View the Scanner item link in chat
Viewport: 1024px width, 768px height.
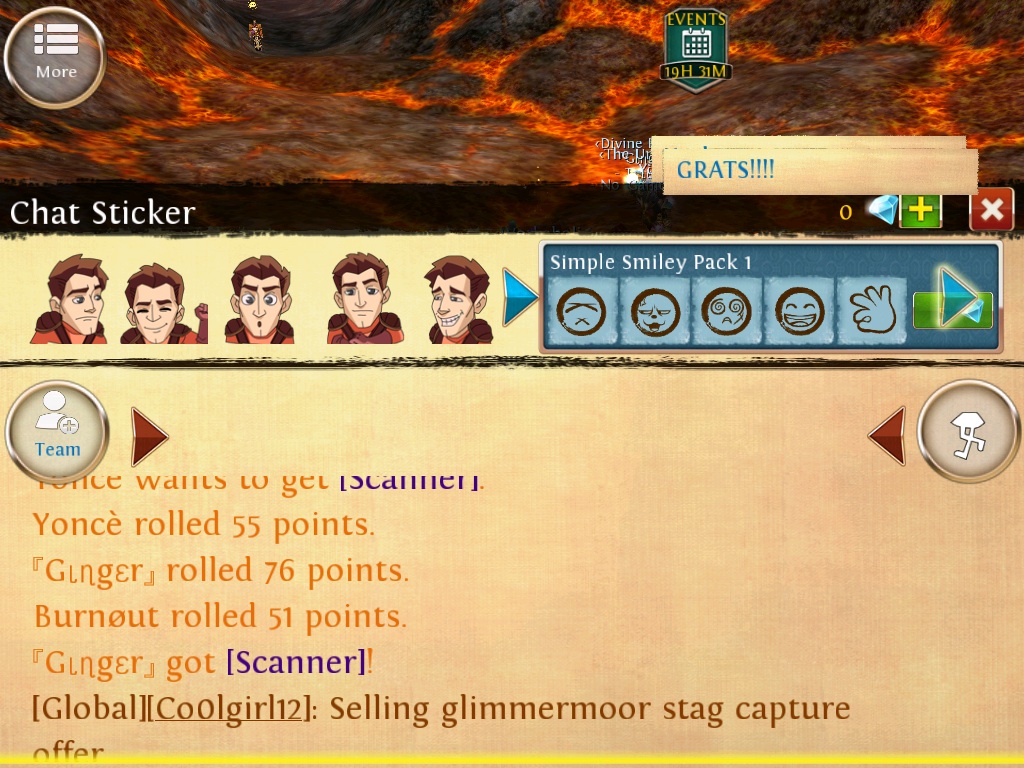(296, 662)
